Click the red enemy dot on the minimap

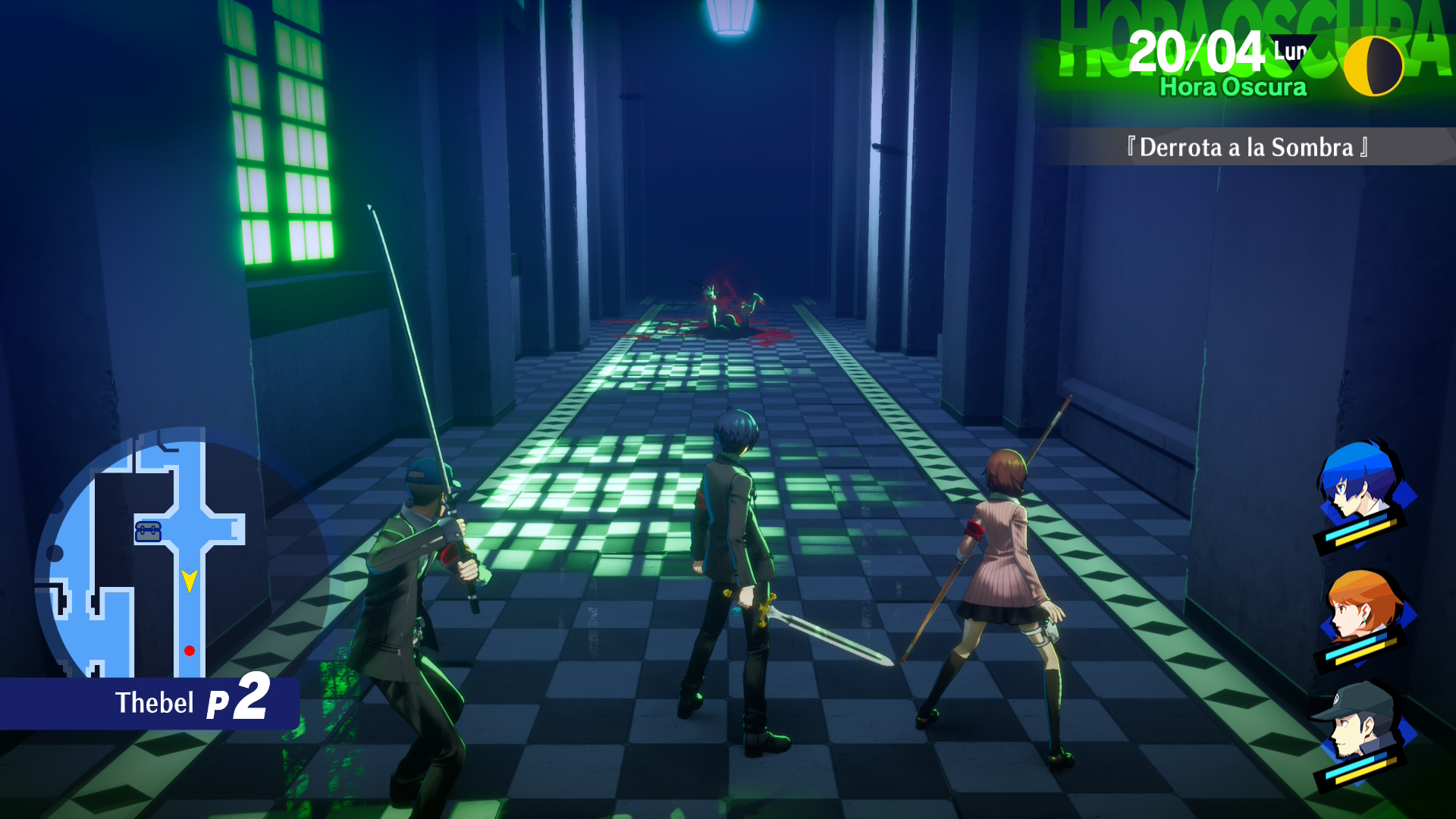pos(190,651)
